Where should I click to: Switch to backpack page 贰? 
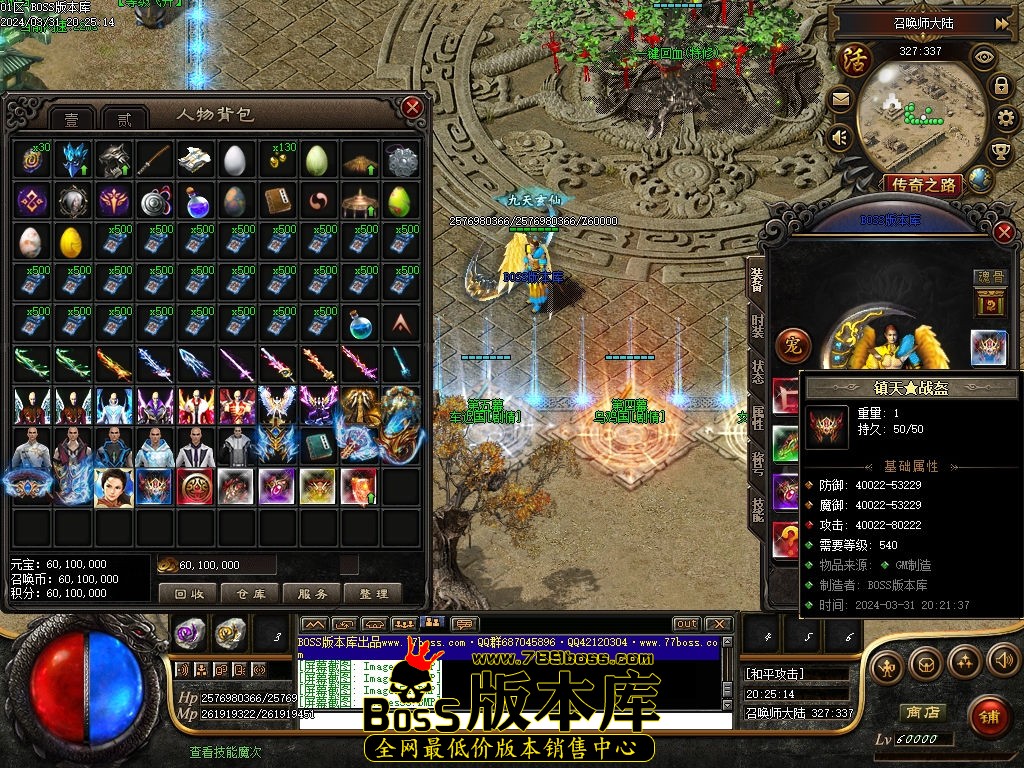124,118
